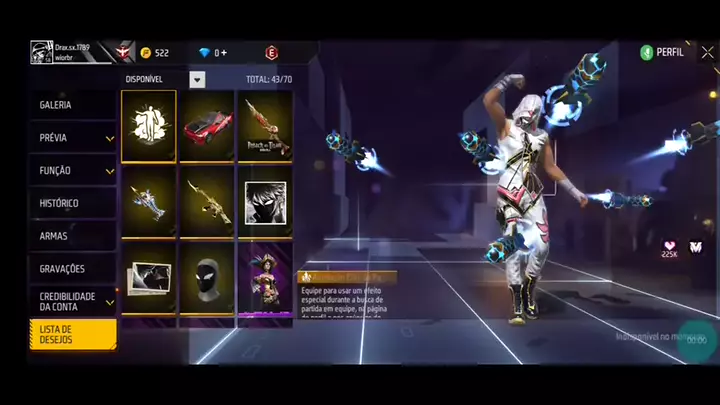Tap the heart likes icon
720x405 pixels.
click(669, 245)
